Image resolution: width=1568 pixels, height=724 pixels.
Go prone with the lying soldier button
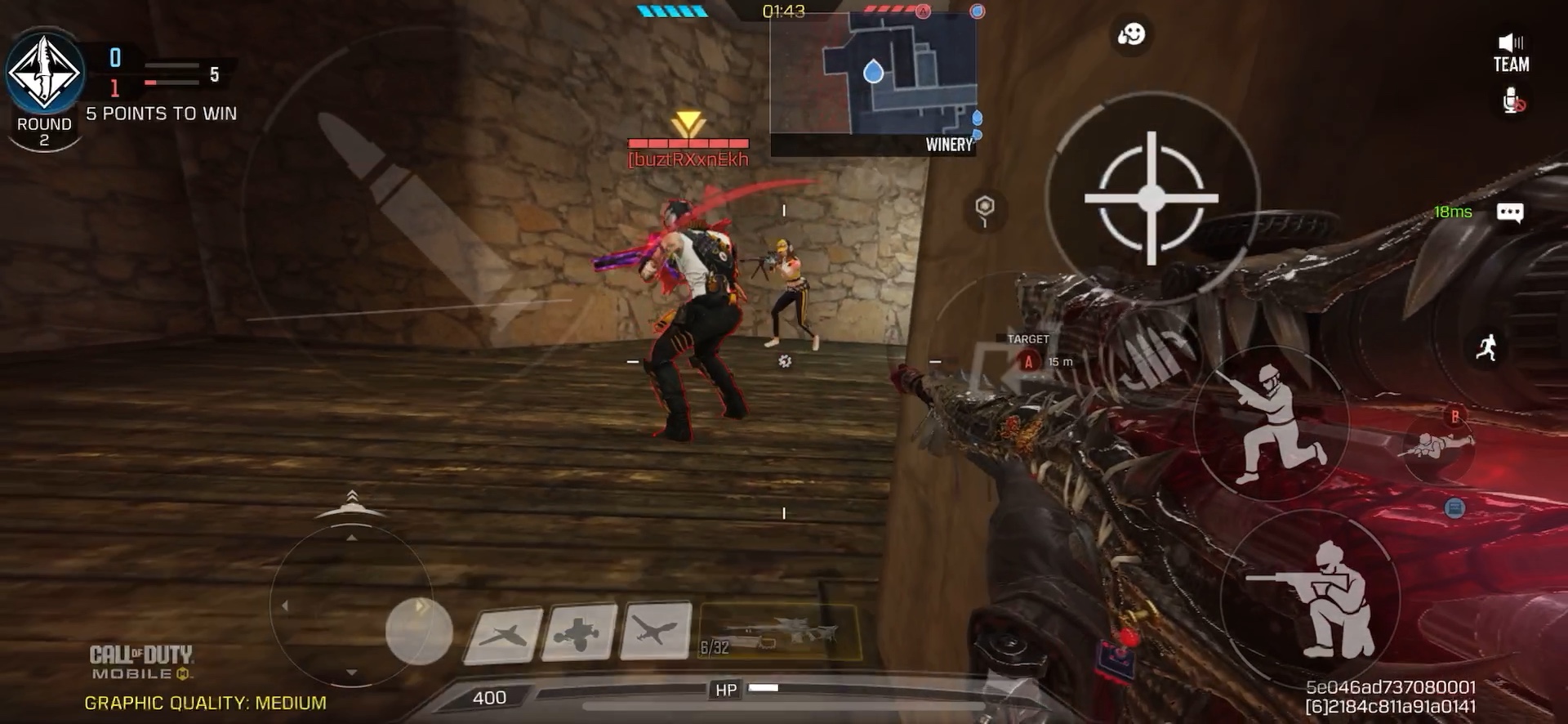point(1439,445)
